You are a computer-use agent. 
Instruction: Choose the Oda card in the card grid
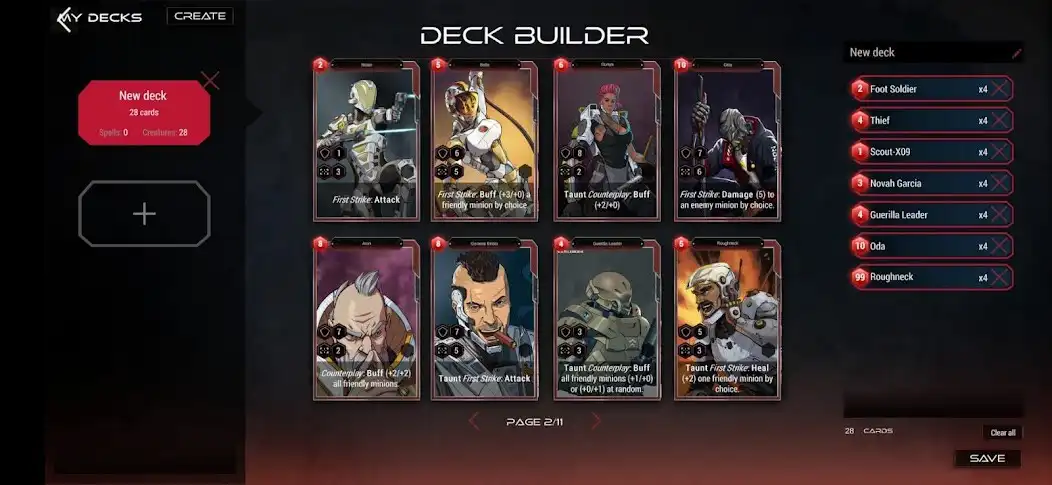(x=727, y=141)
